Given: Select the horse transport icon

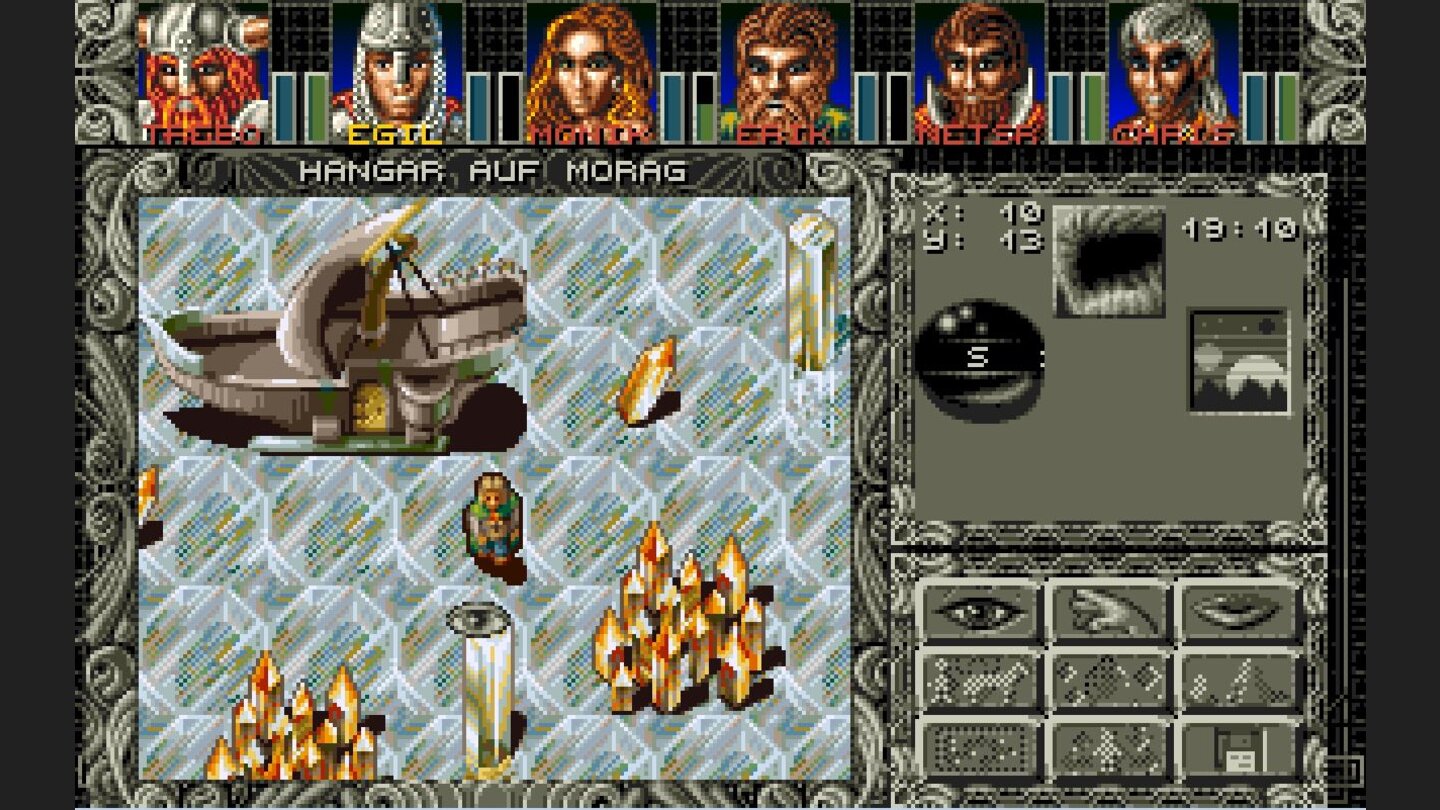Looking at the screenshot, I should (980, 680).
